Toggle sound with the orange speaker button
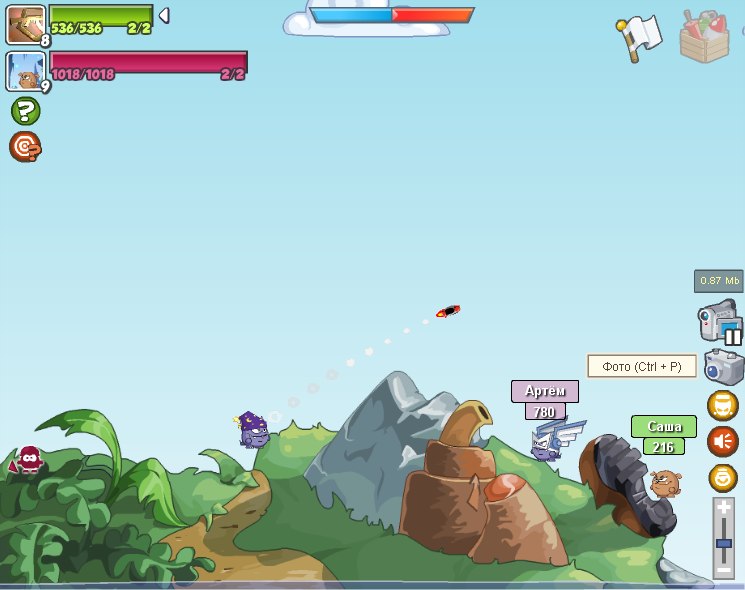Image resolution: width=745 pixels, height=590 pixels. 722,441
